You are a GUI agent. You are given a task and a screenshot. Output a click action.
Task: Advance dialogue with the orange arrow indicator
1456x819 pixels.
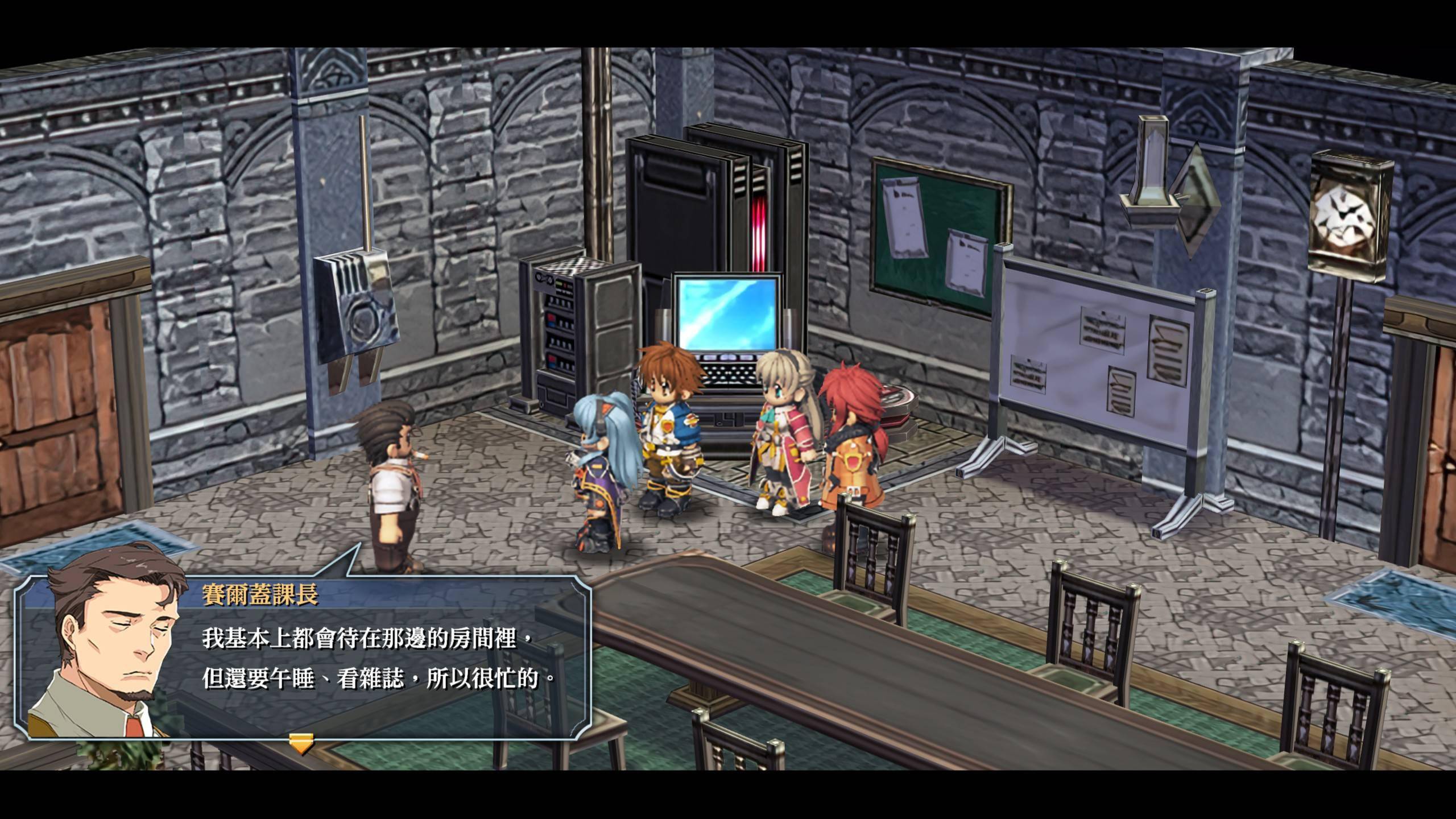click(x=301, y=742)
